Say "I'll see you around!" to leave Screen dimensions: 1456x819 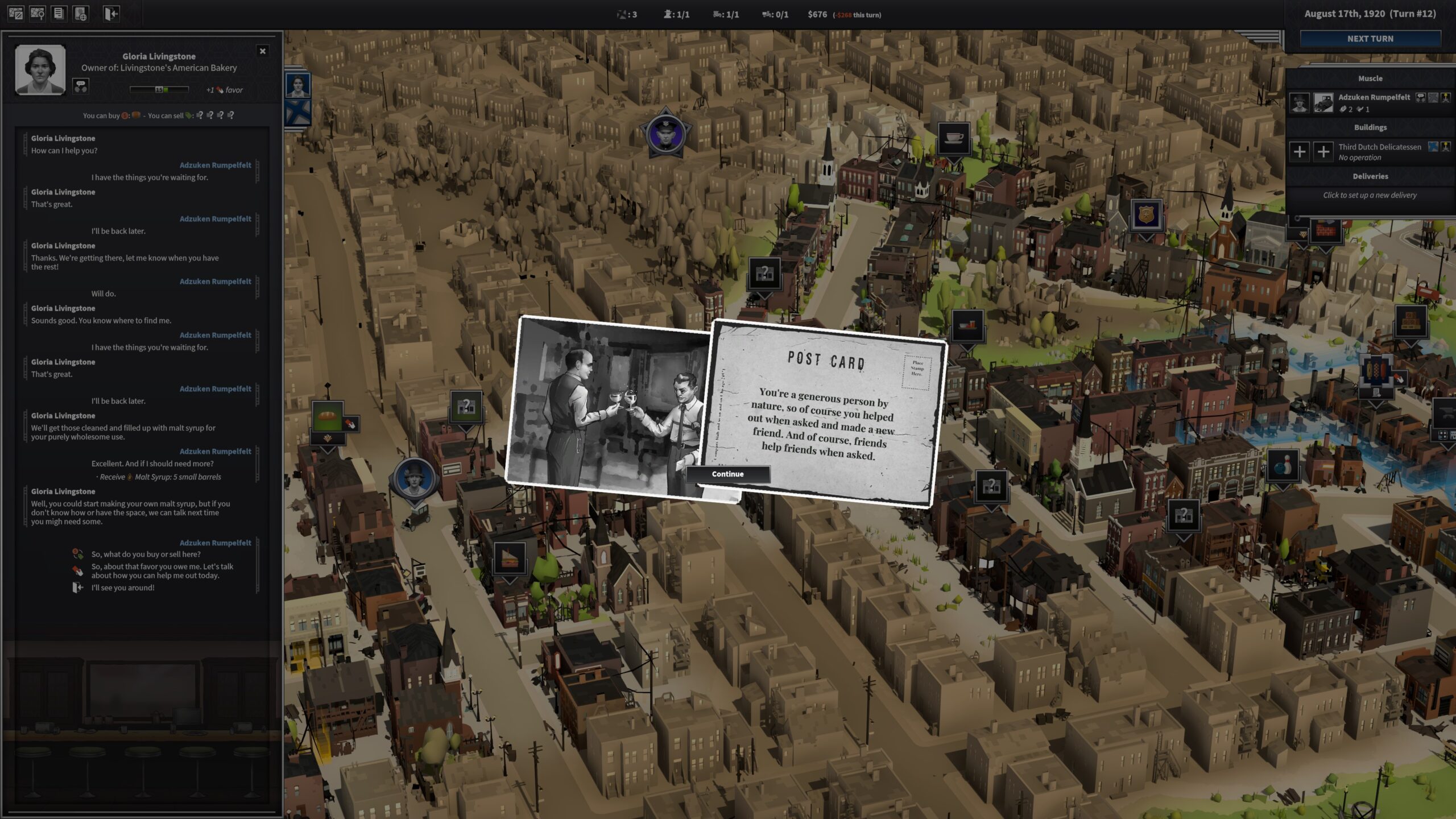pyautogui.click(x=123, y=588)
